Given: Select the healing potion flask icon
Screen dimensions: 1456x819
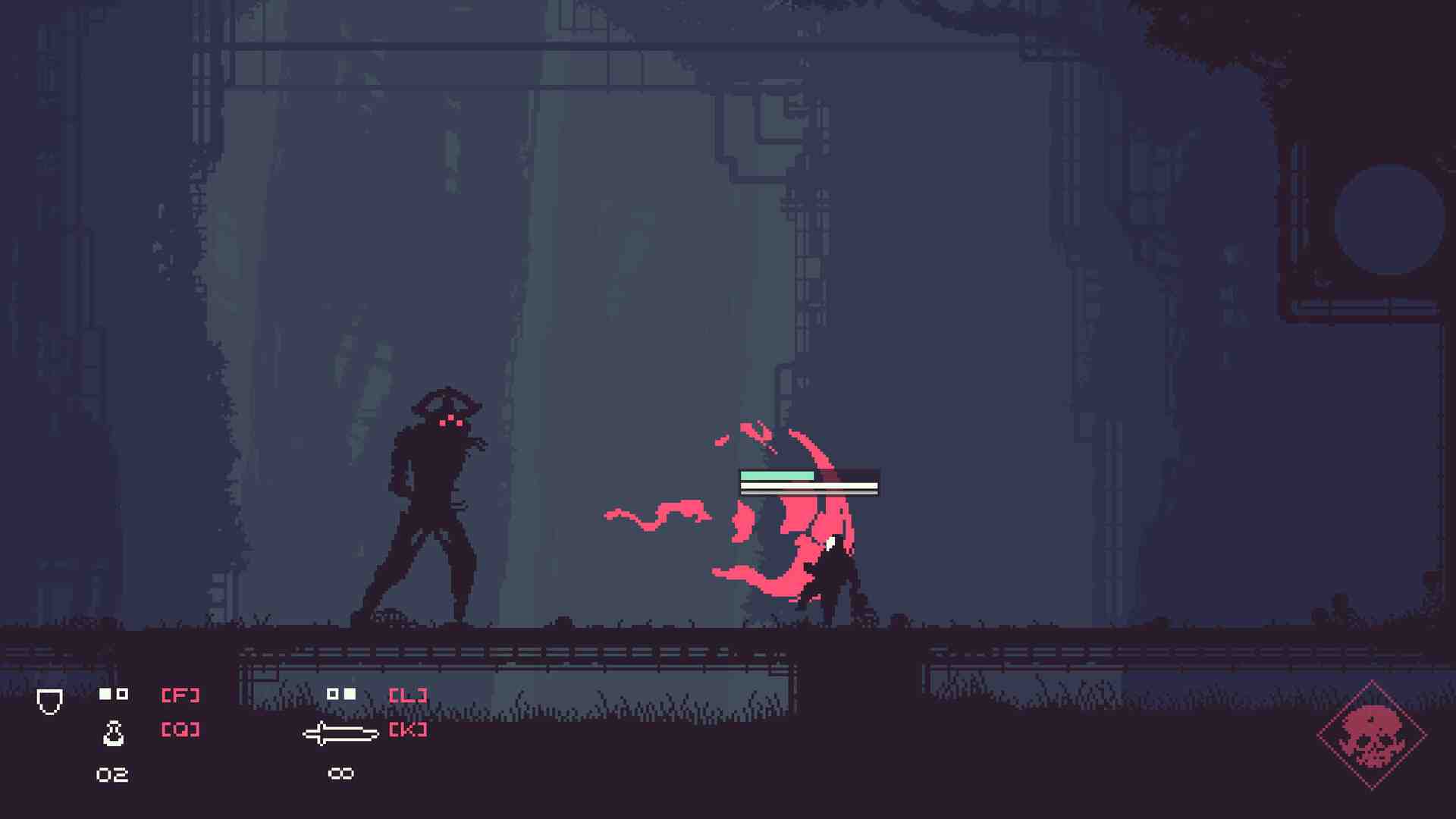Looking at the screenshot, I should click(x=113, y=733).
